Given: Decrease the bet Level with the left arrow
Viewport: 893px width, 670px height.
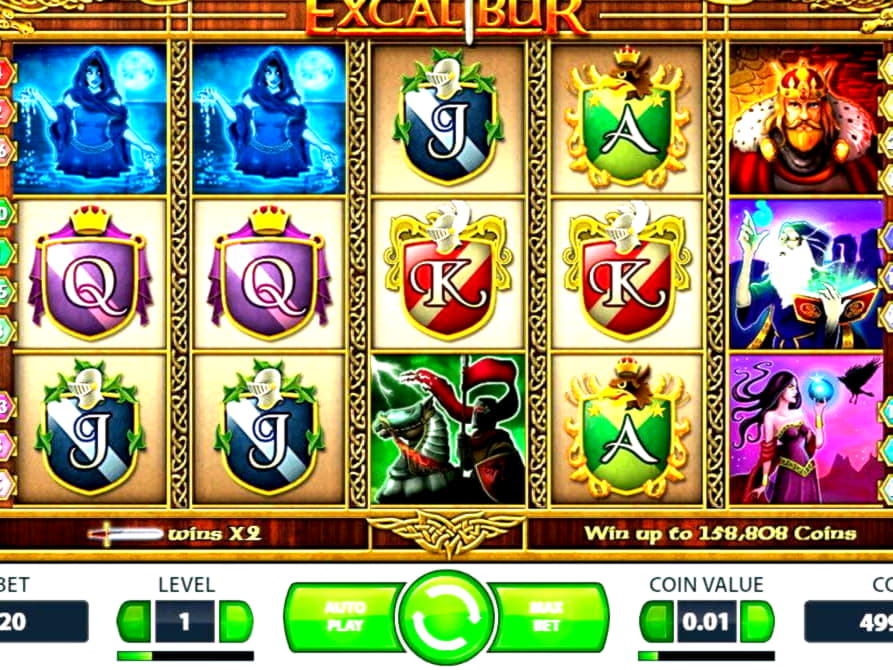Looking at the screenshot, I should pos(134,621).
